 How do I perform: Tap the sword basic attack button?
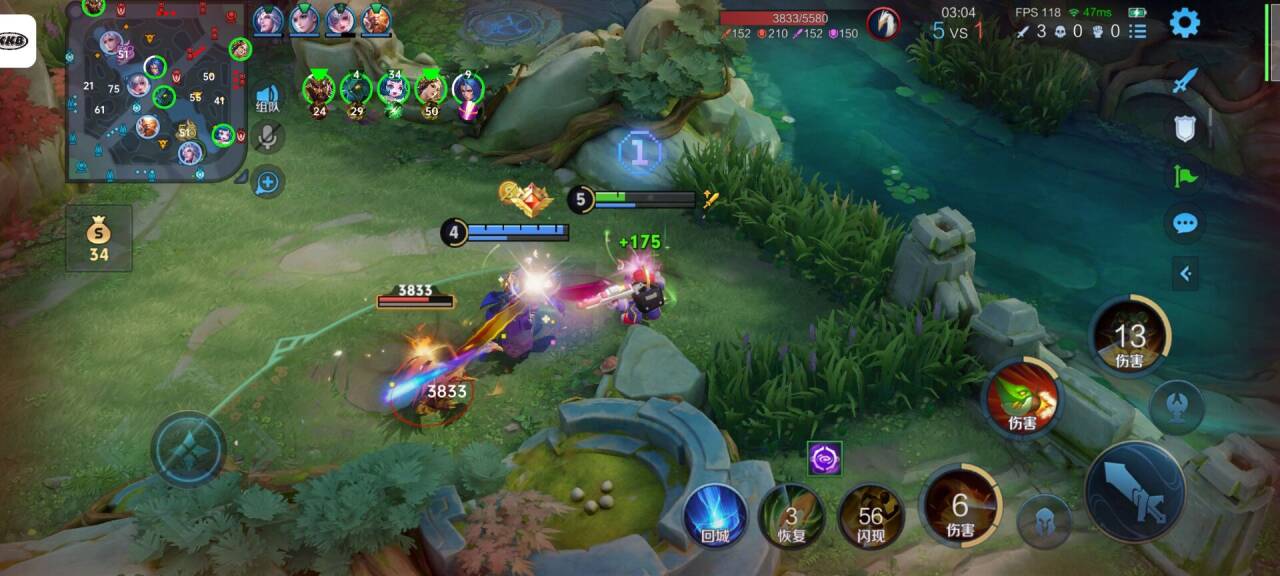click(1135, 491)
